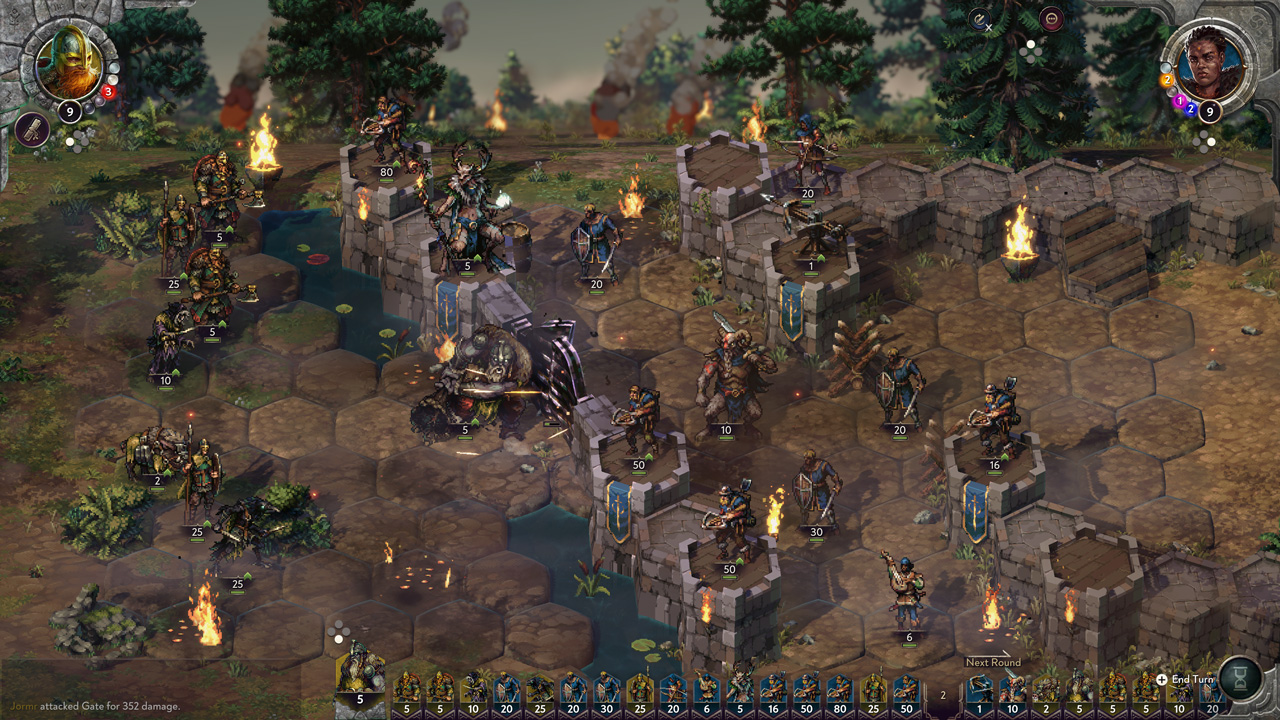Click the pink numbered token near enemy hero
Image resolution: width=1280 pixels, height=720 pixels.
click(1180, 100)
